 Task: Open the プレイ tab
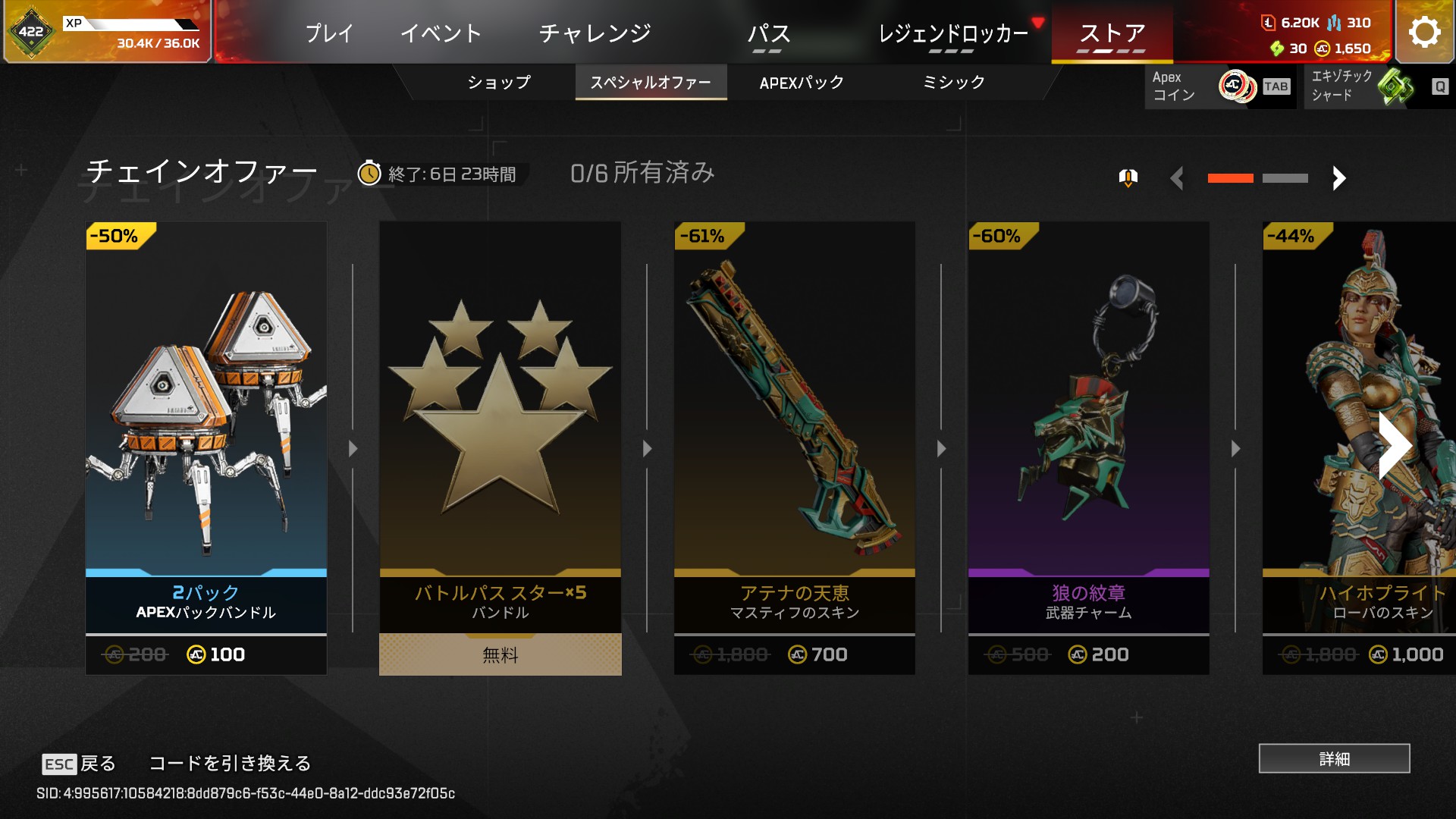[329, 33]
